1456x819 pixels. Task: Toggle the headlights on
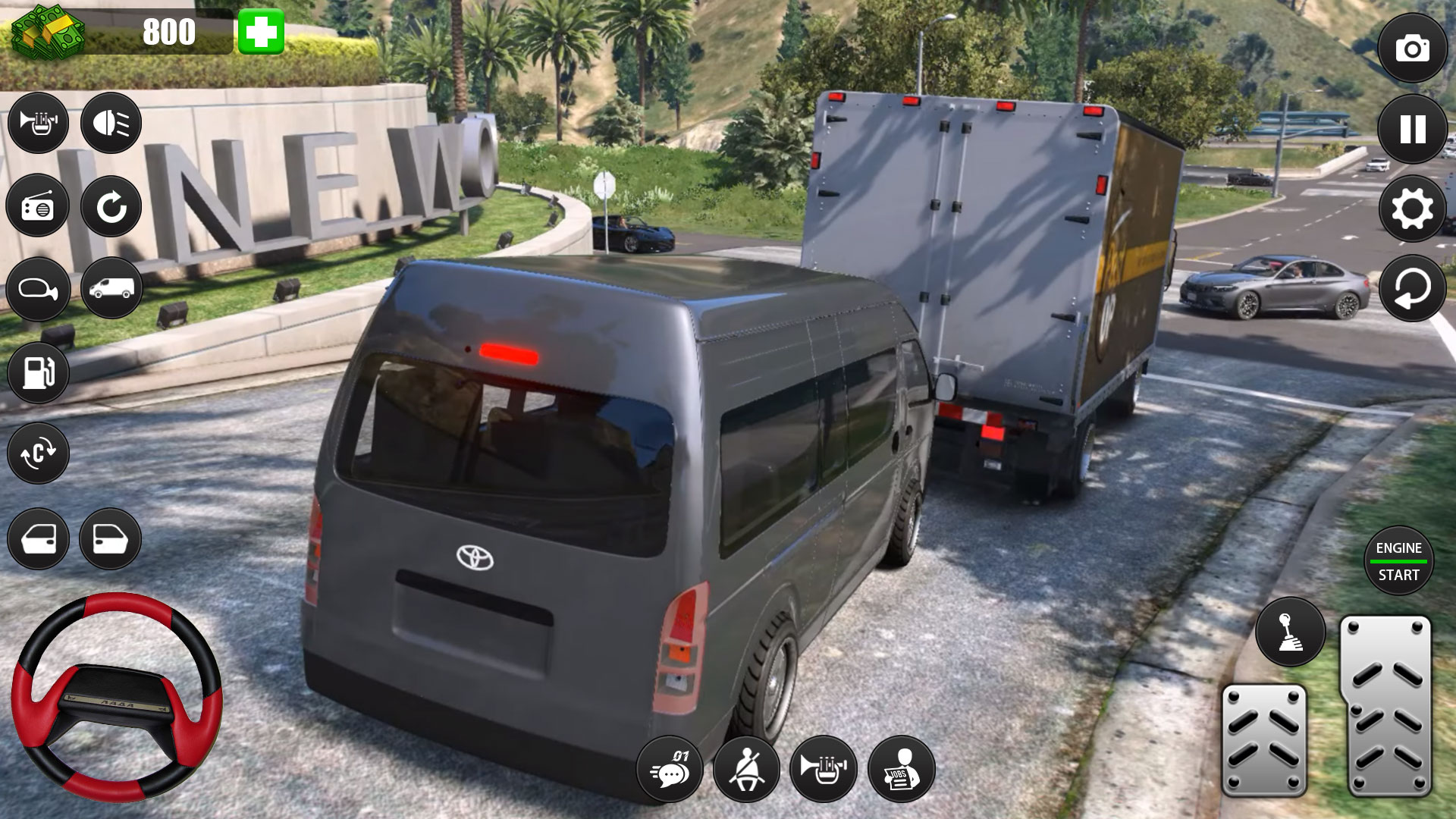[112, 121]
